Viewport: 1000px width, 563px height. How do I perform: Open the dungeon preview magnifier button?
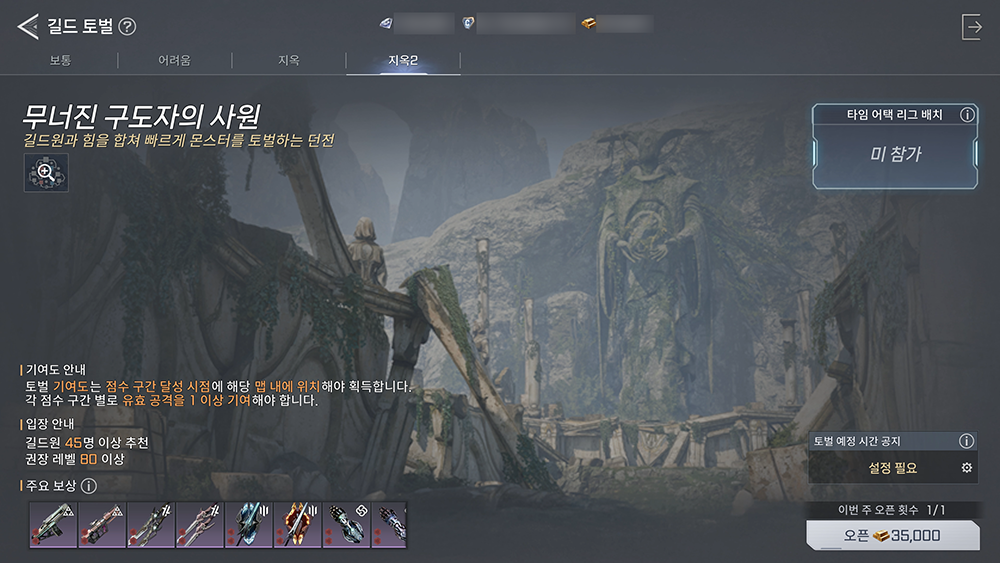tap(46, 172)
